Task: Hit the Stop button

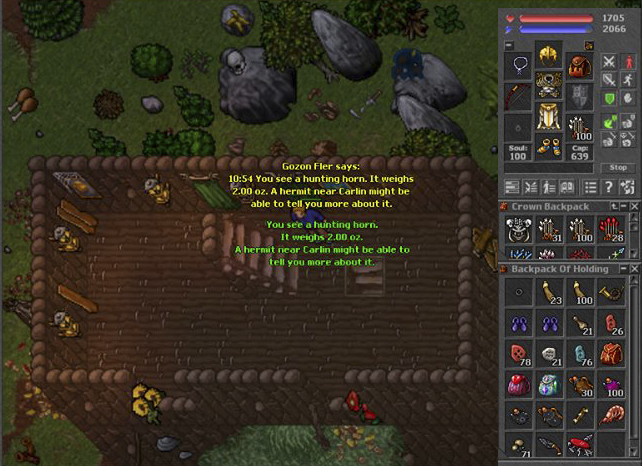Action: click(x=618, y=167)
